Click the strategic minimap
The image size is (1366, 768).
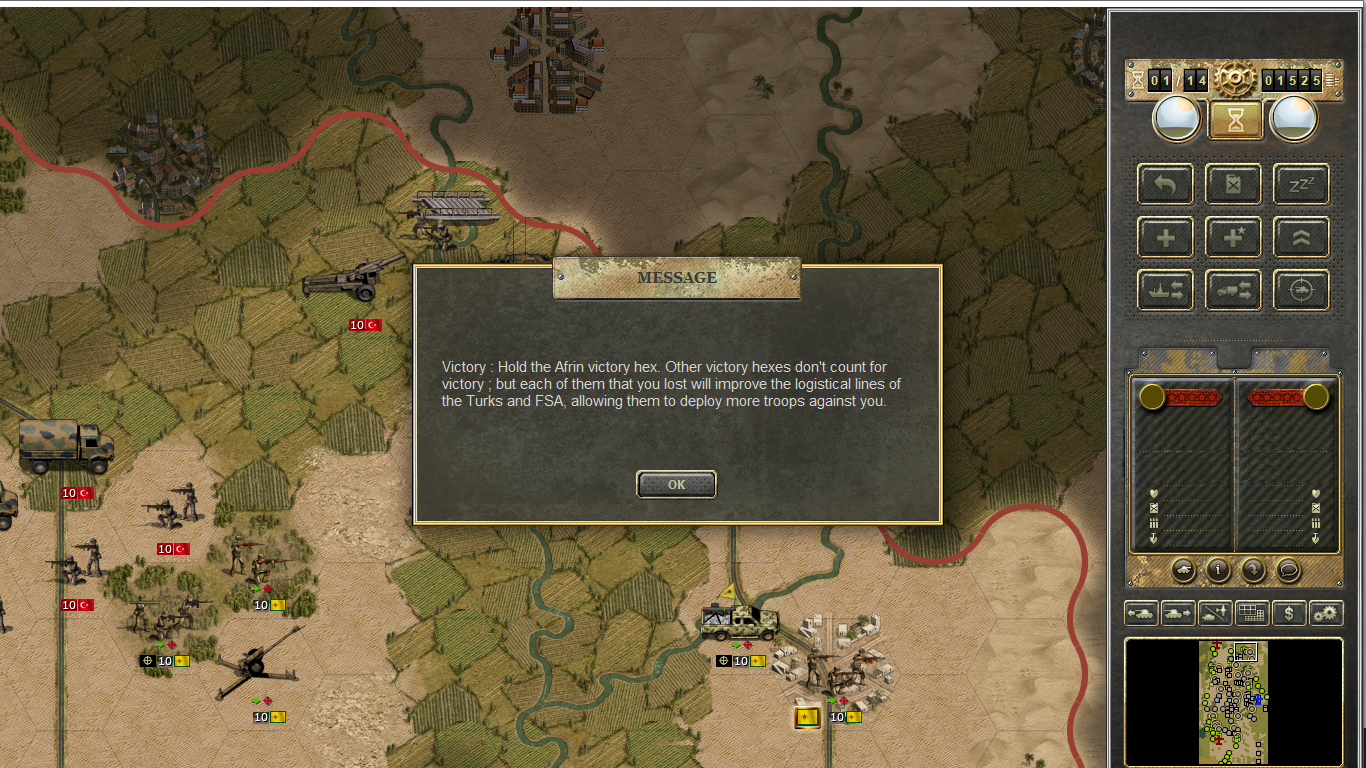tap(1234, 702)
